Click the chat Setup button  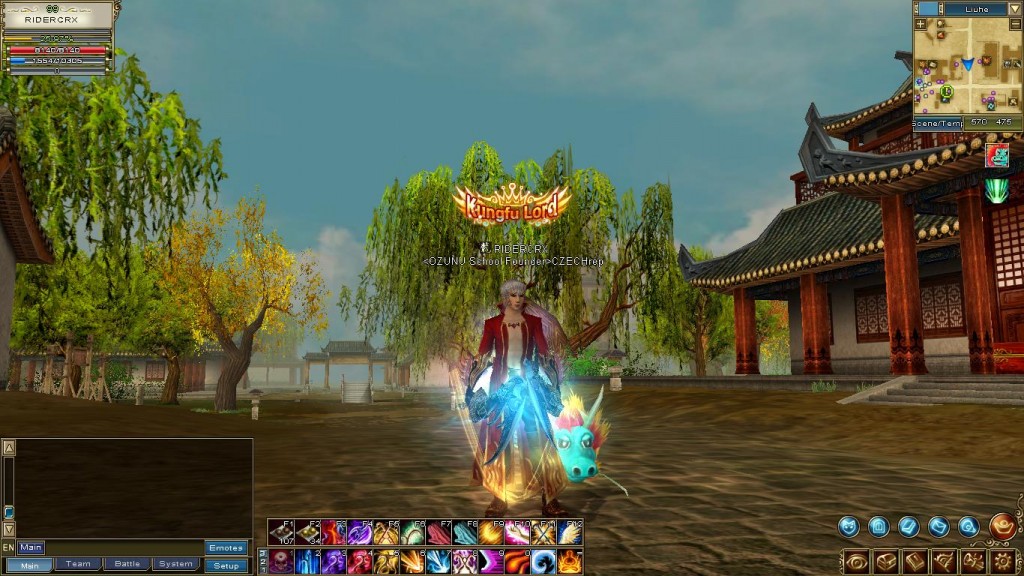point(226,565)
